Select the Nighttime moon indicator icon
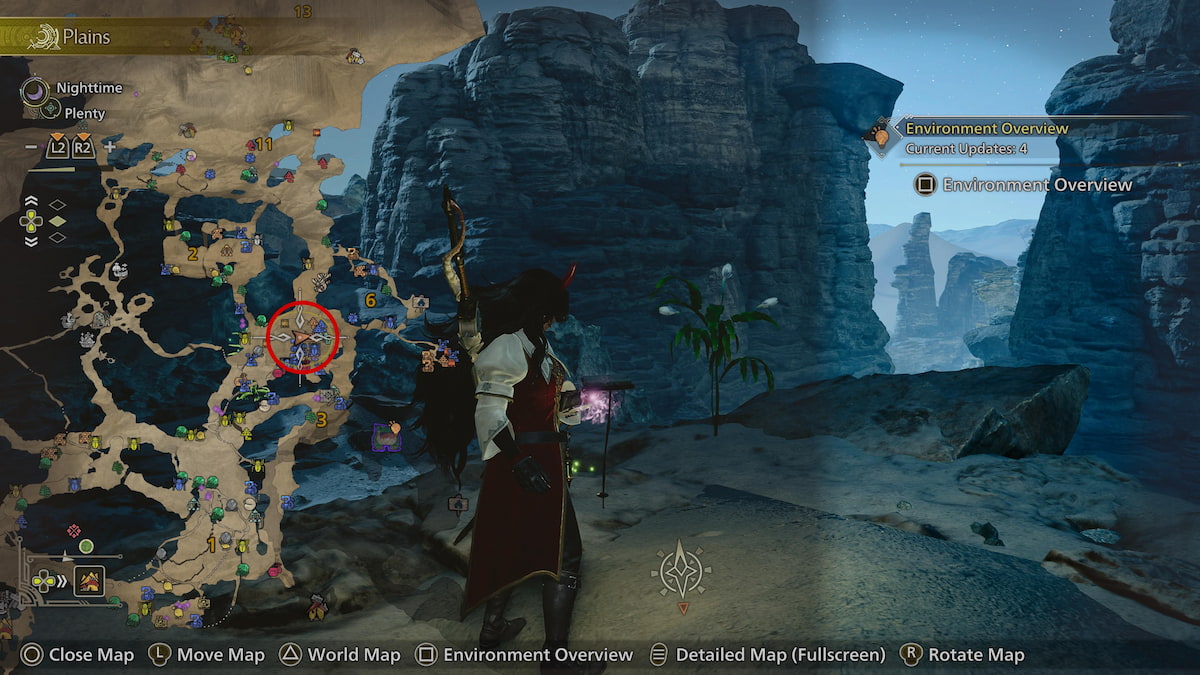 36,91
